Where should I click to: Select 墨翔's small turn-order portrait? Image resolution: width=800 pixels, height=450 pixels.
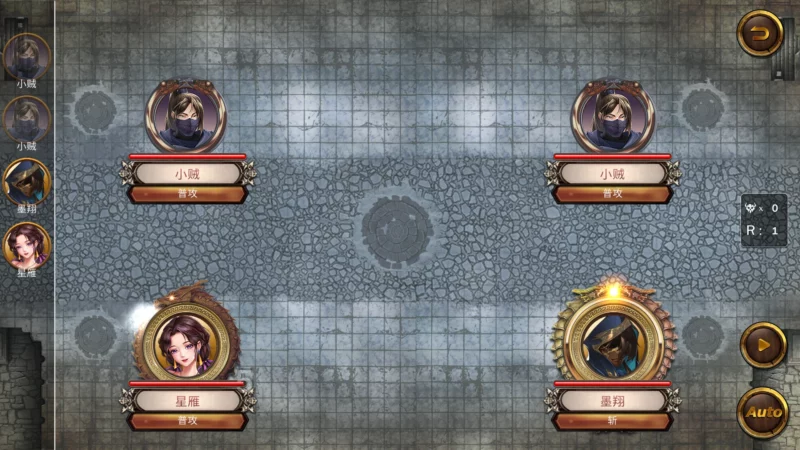[27, 182]
